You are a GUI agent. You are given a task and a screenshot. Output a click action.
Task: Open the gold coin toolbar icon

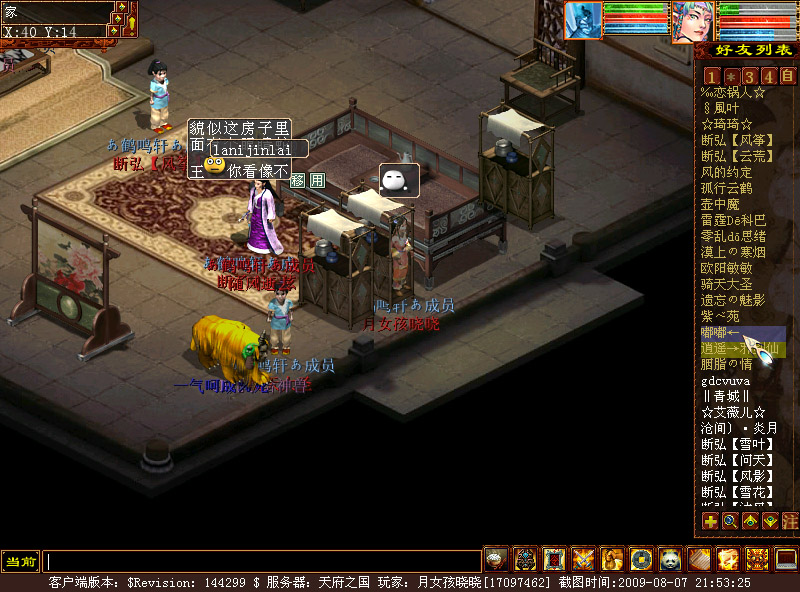point(641,559)
